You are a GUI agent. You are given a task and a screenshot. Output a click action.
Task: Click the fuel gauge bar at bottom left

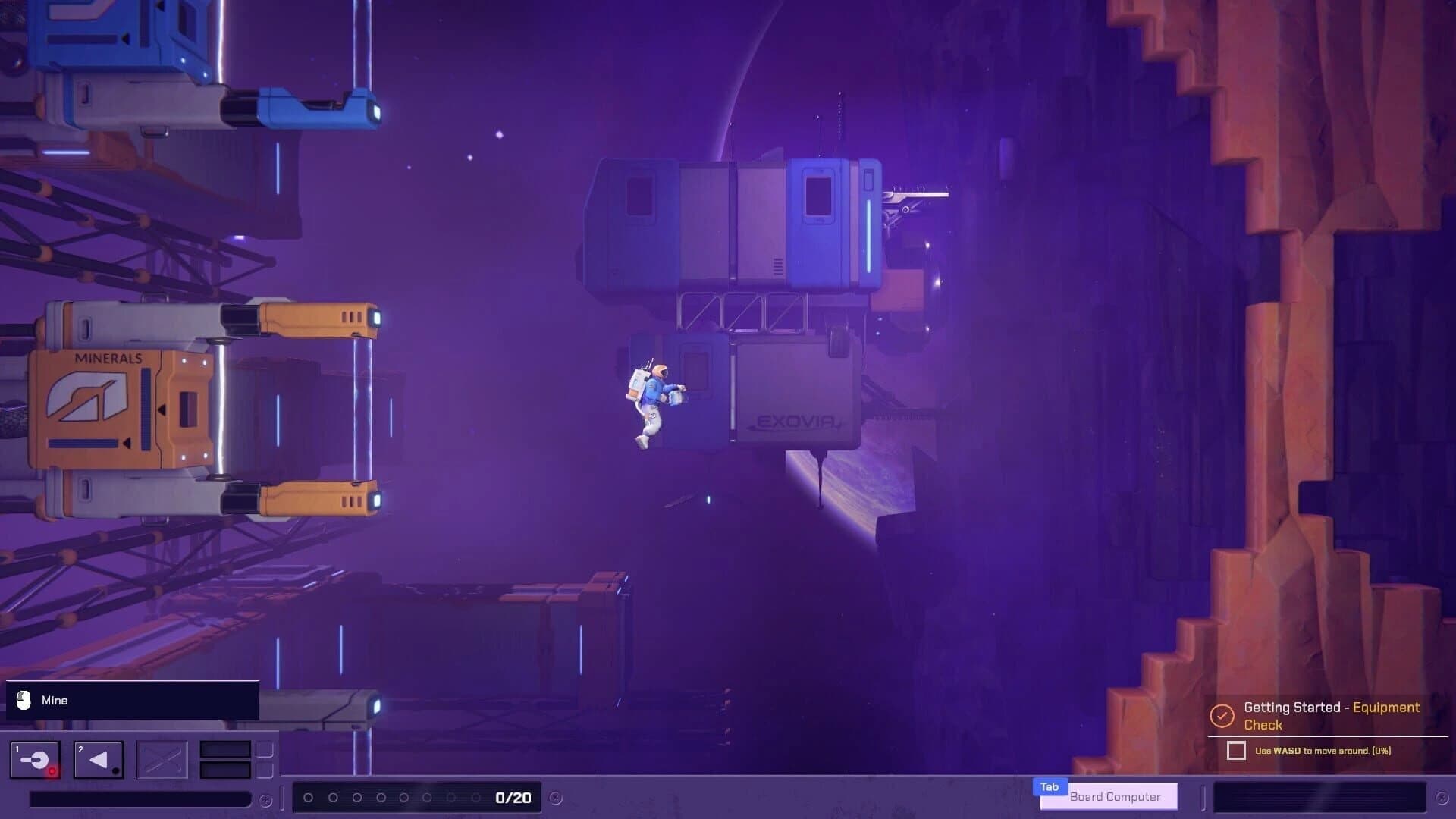142,799
